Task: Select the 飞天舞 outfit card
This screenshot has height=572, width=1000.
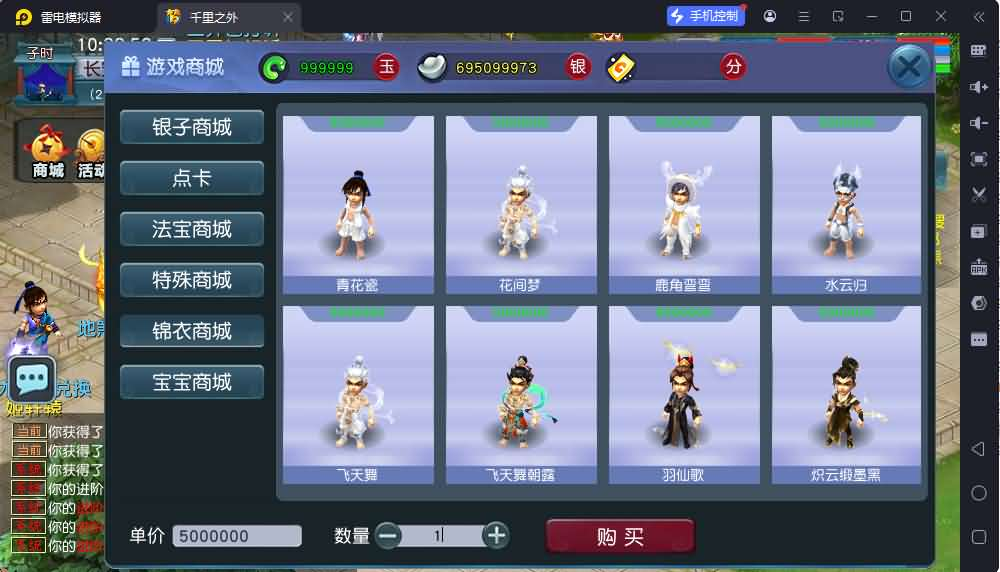Action: [x=358, y=395]
